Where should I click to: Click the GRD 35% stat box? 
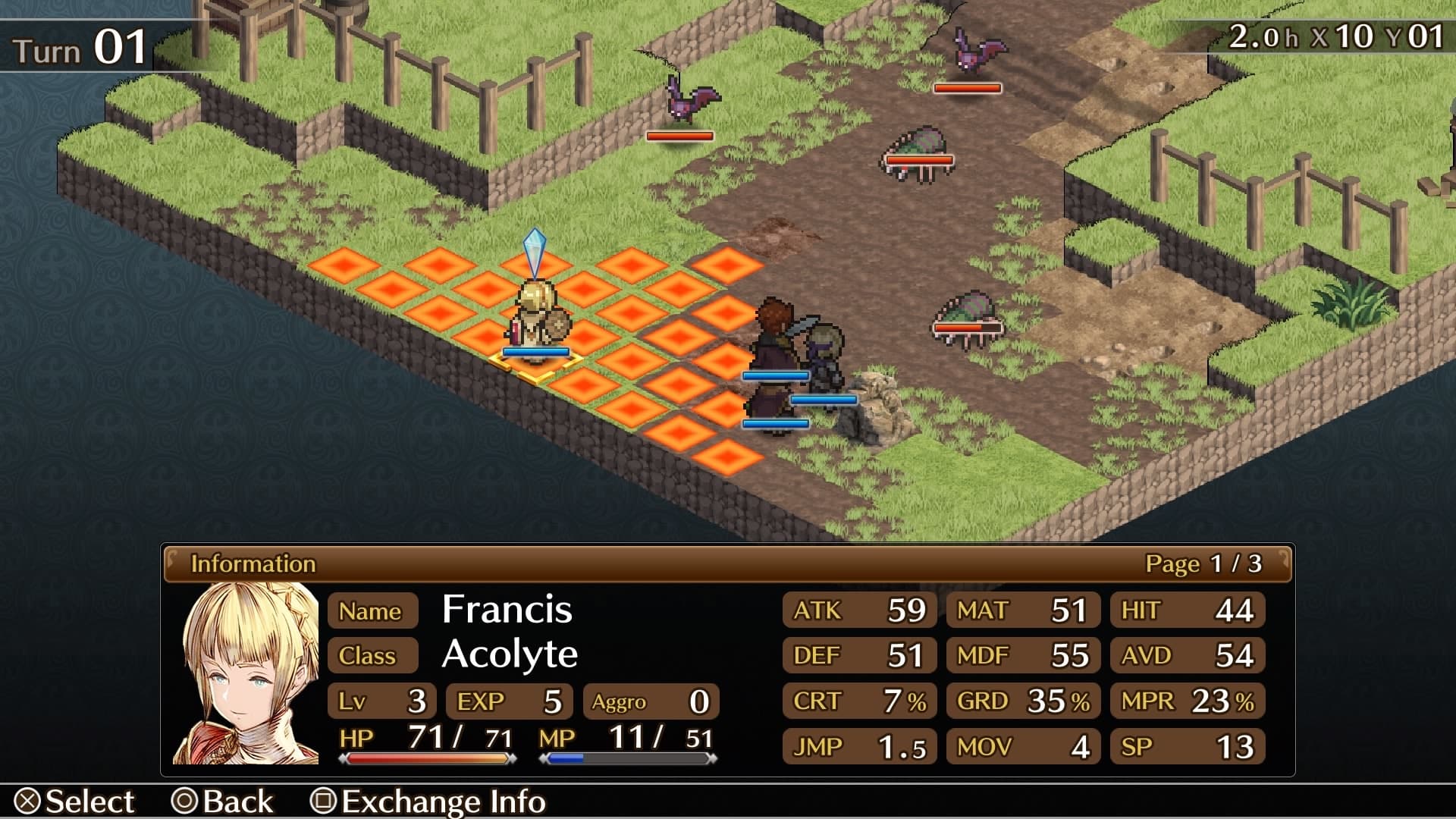(1022, 701)
